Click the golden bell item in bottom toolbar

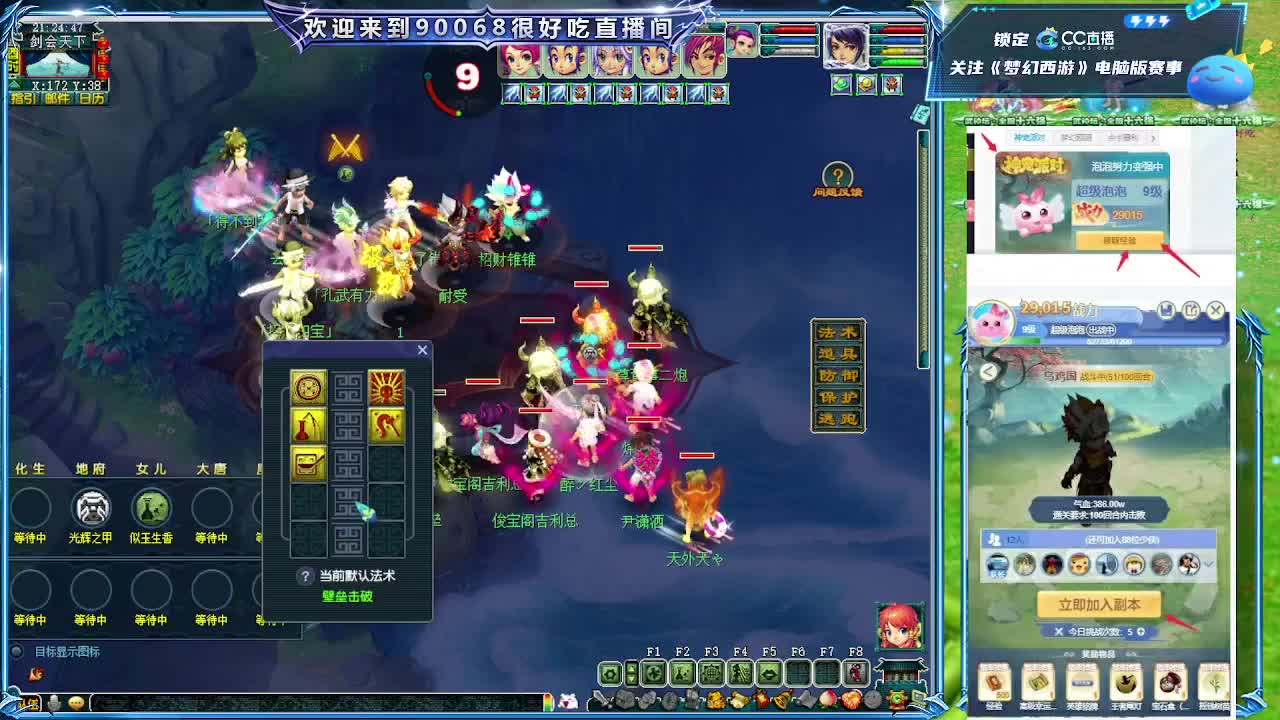(782, 700)
